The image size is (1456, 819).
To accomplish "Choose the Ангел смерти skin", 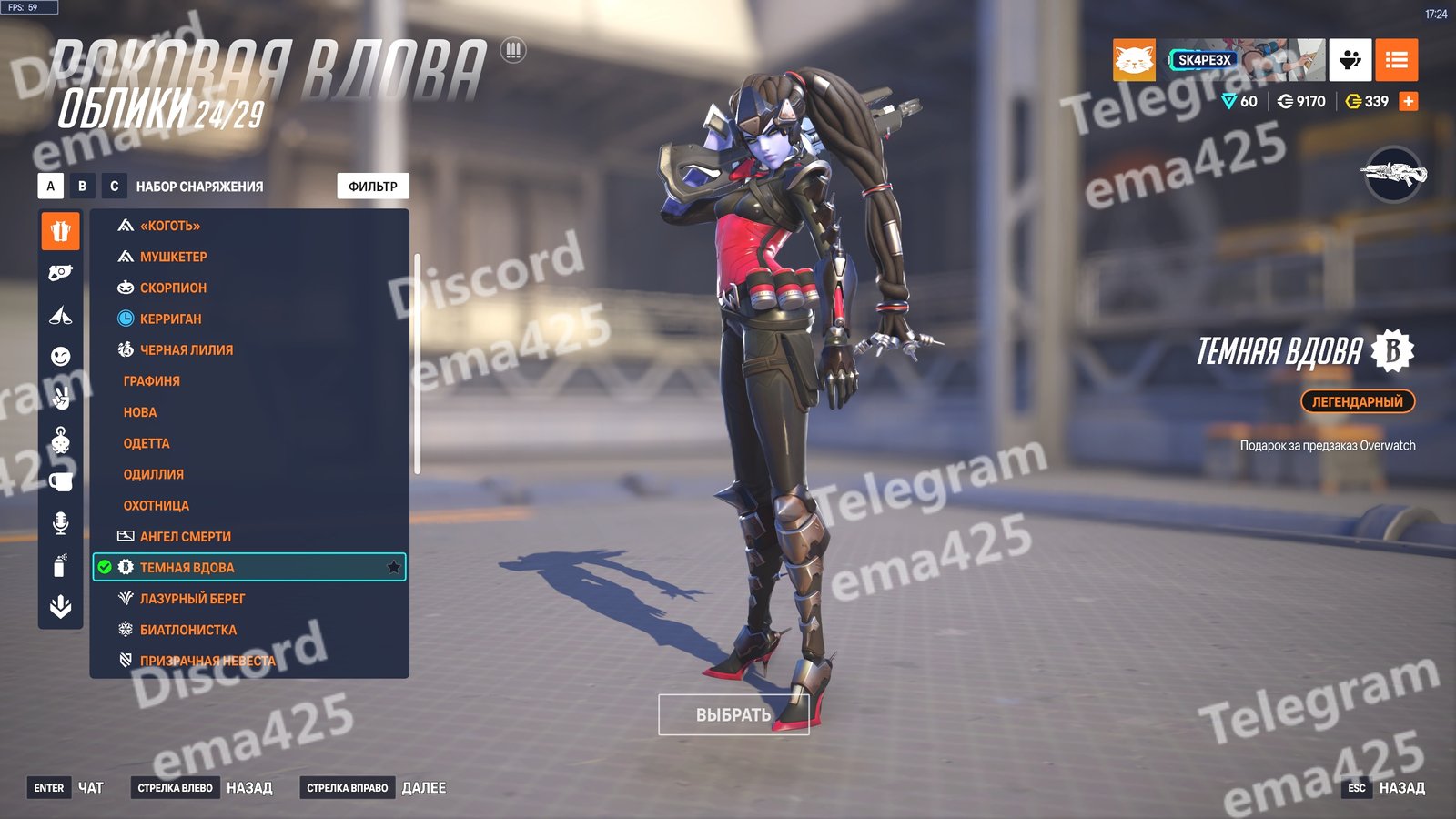I will [x=185, y=537].
